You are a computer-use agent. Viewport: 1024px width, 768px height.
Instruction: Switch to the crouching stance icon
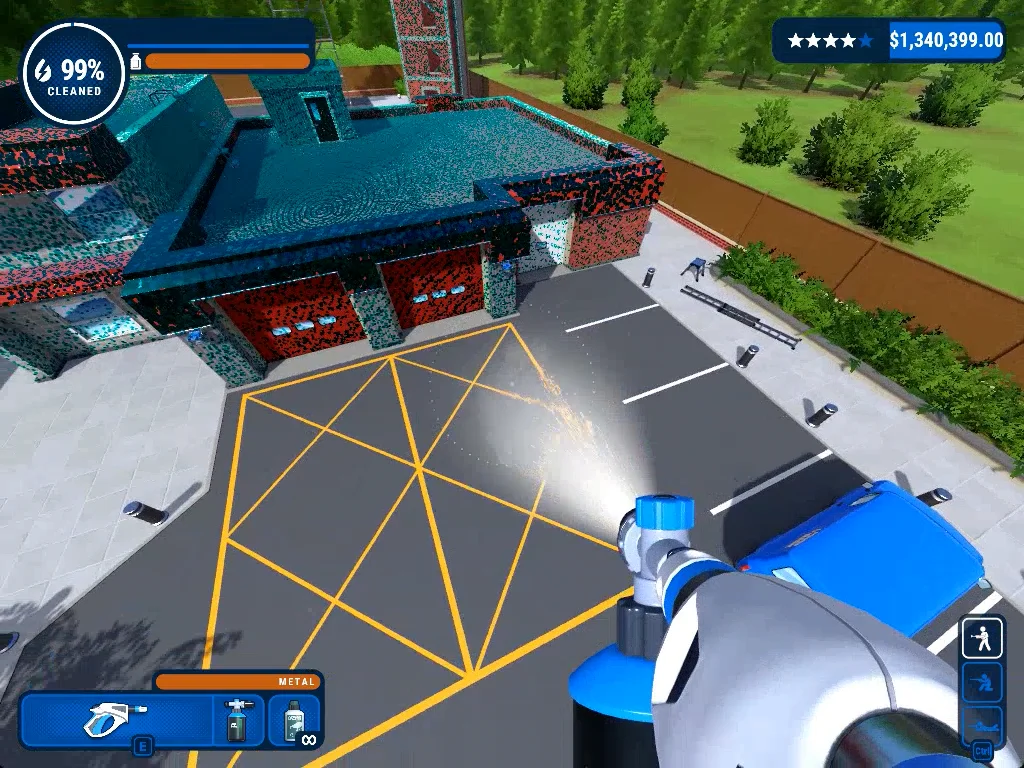pyautogui.click(x=982, y=681)
